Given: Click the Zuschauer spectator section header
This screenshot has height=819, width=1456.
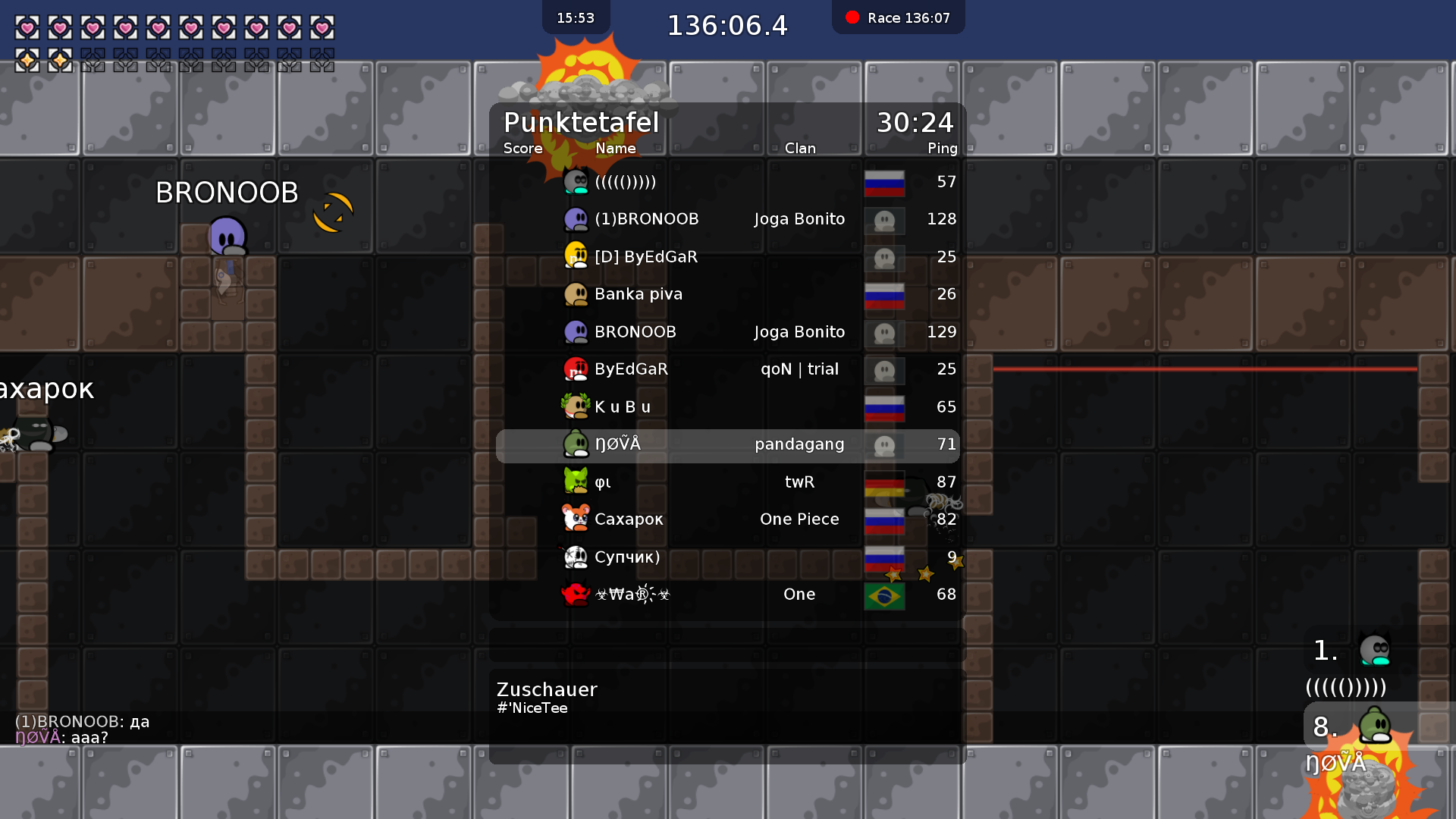Looking at the screenshot, I should coord(546,690).
